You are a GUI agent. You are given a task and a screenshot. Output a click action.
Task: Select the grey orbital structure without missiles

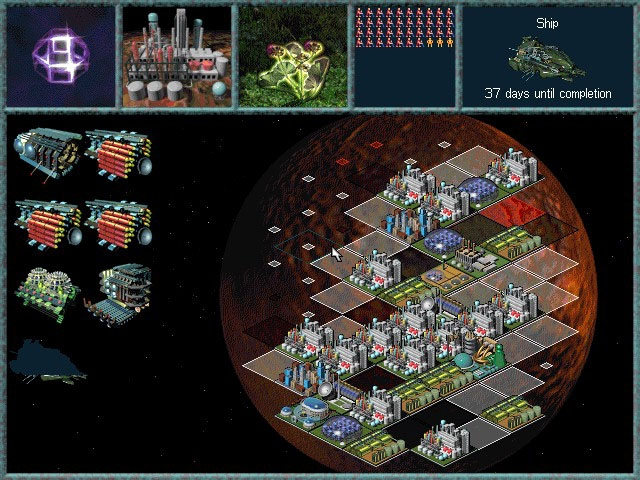point(46,152)
